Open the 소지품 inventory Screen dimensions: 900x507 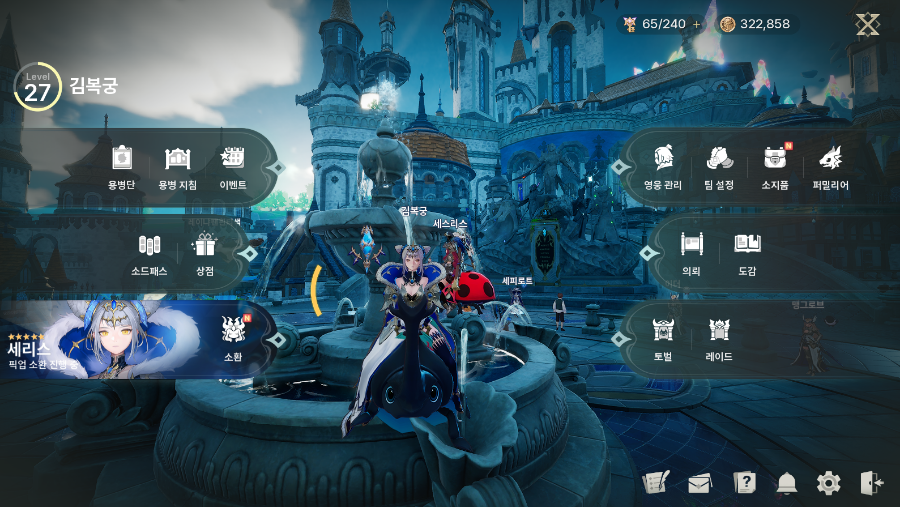[775, 165]
